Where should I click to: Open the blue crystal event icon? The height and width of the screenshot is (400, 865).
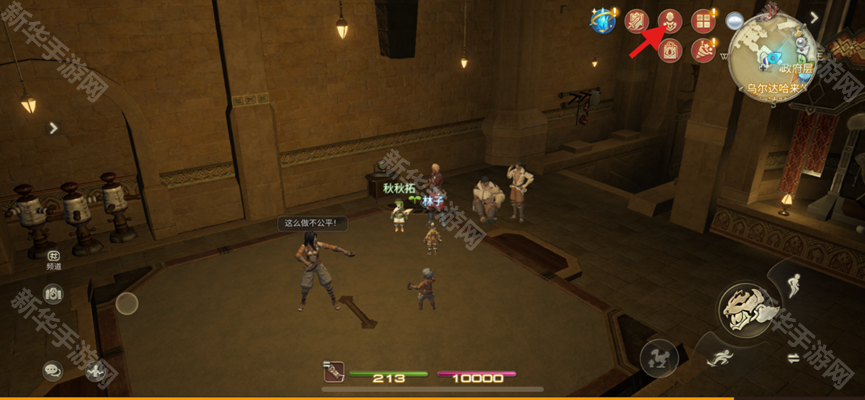603,21
